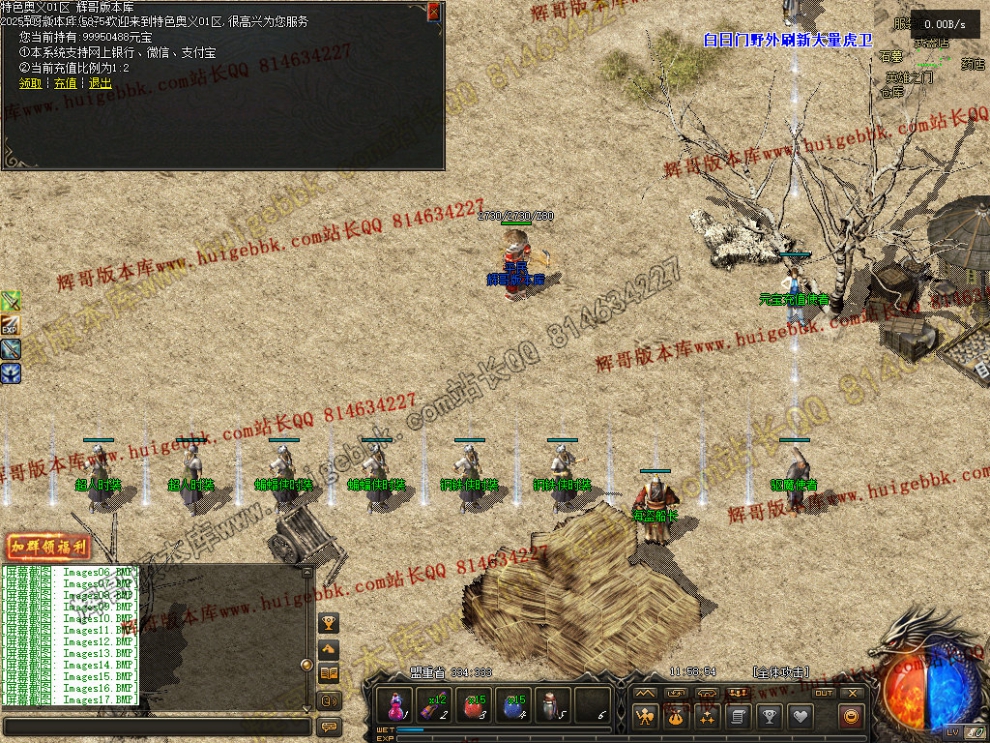Use the red potion in slot 3
The image size is (990, 743).
pos(475,705)
